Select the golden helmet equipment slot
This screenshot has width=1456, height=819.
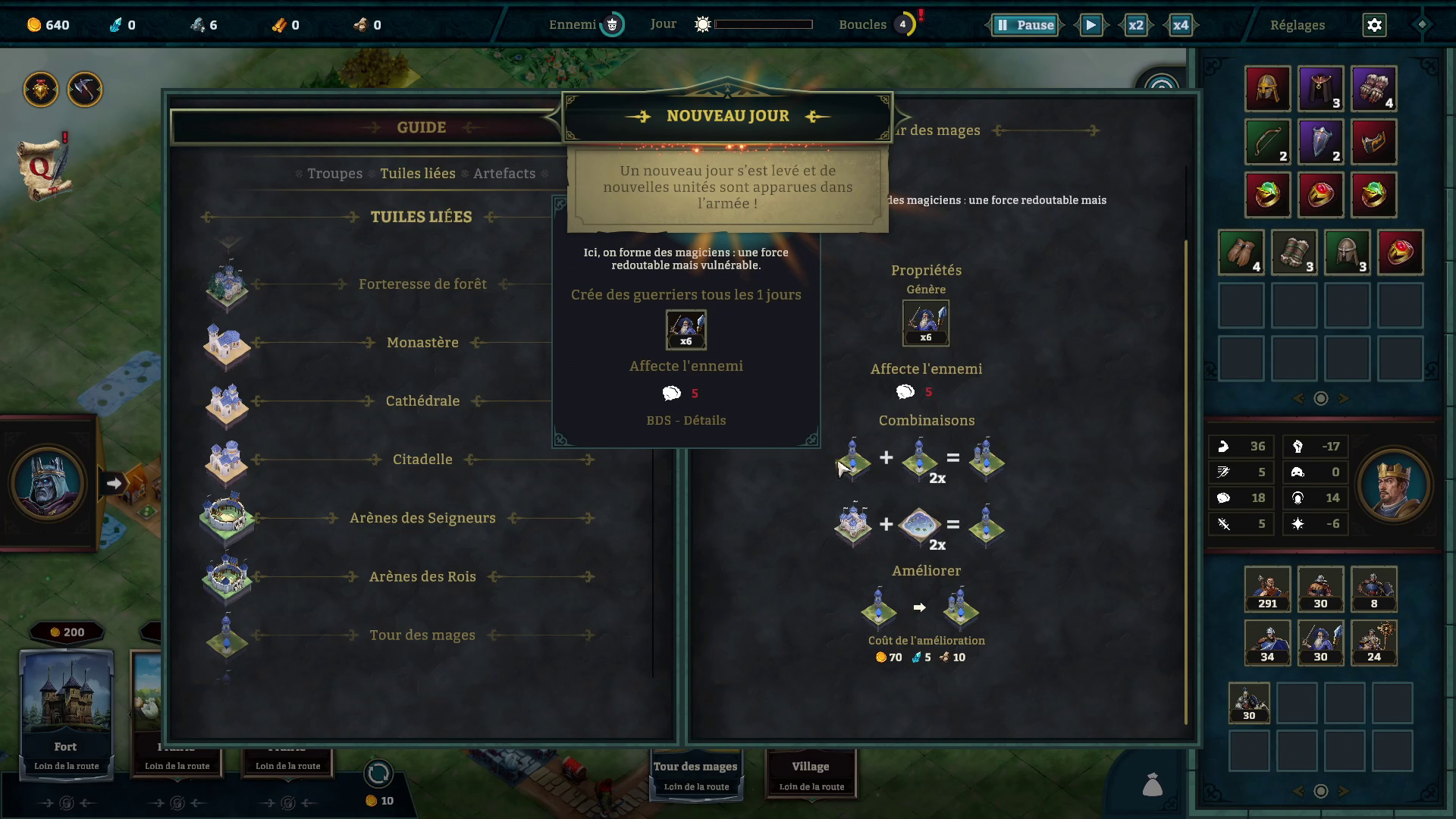pos(1267,89)
